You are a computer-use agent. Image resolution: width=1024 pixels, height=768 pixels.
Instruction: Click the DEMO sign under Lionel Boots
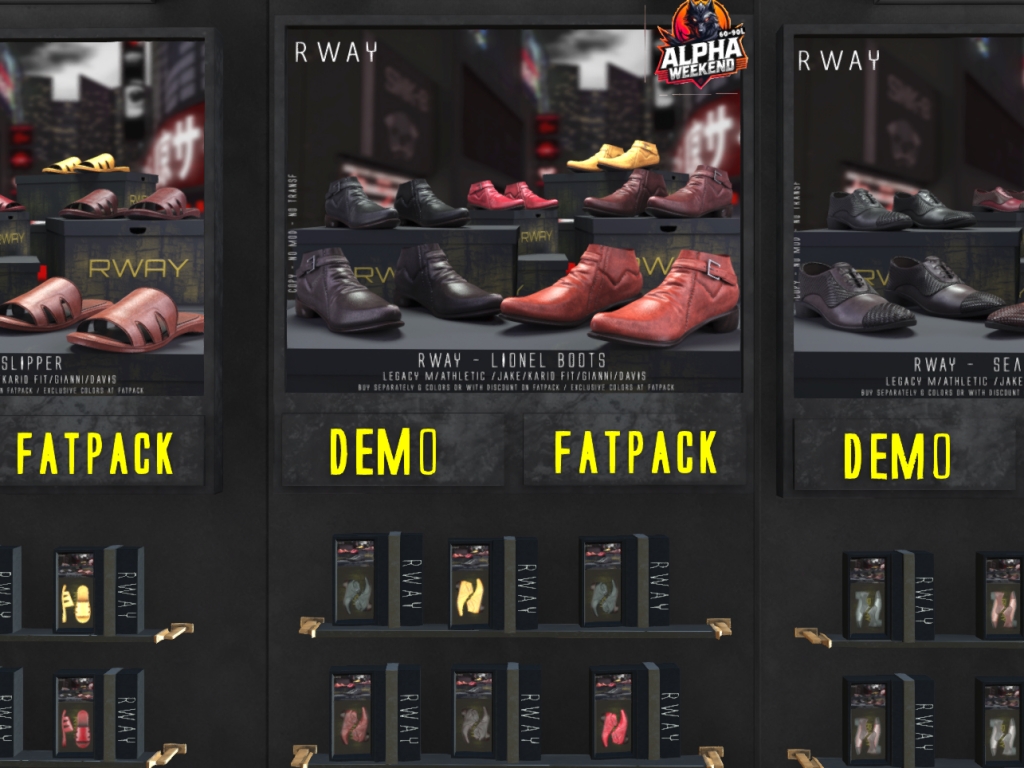(x=385, y=452)
